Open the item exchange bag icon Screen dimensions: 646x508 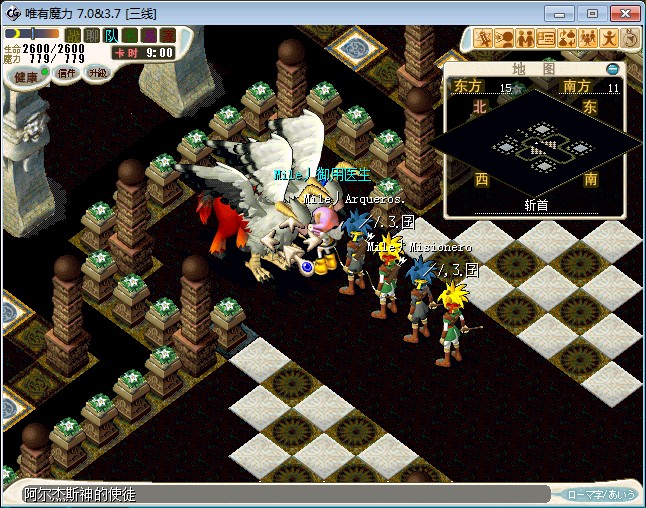(x=567, y=39)
